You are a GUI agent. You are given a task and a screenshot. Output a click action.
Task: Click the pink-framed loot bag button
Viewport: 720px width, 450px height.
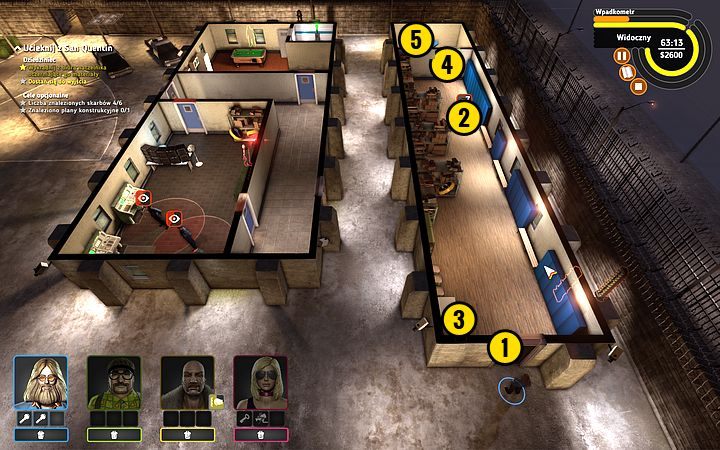coord(260,435)
